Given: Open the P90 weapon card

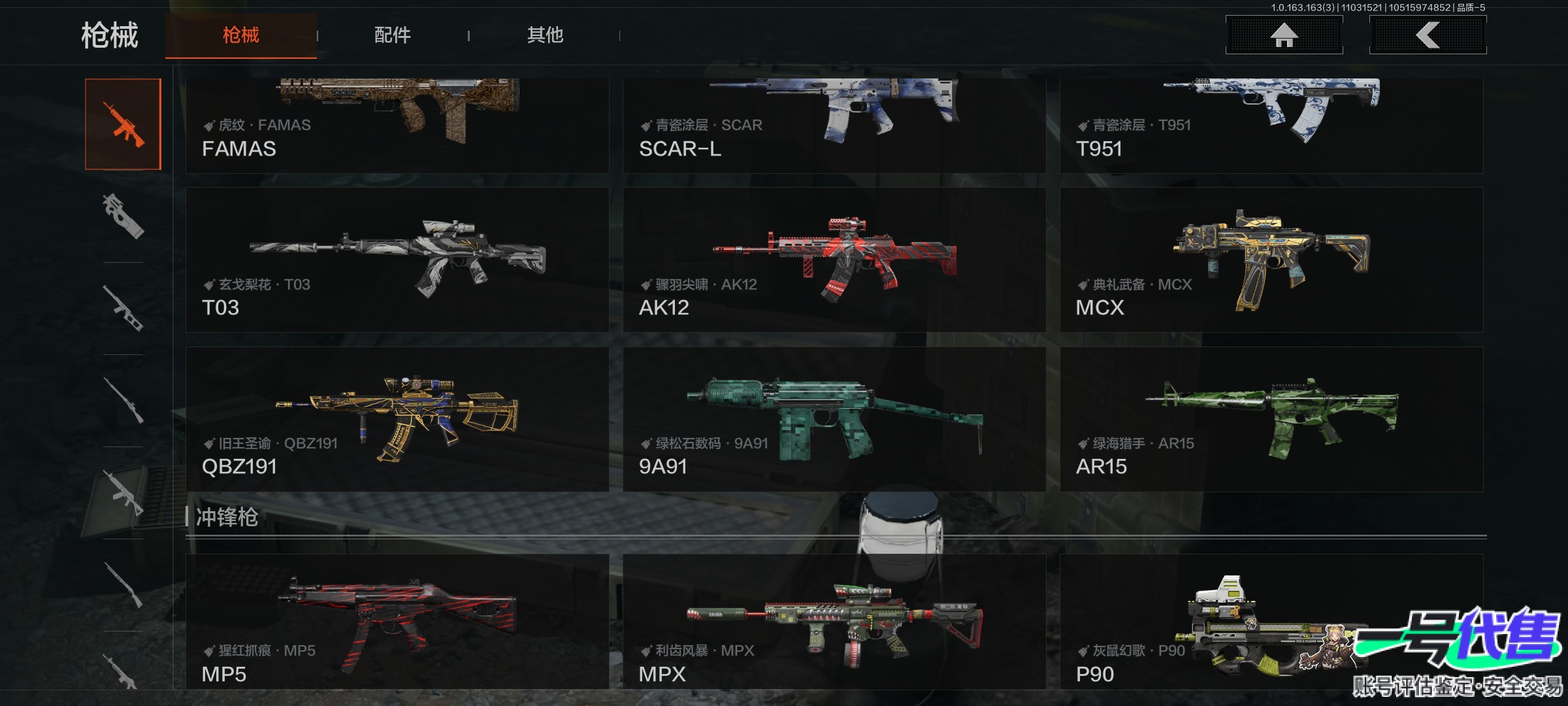Looking at the screenshot, I should 1176,622.
